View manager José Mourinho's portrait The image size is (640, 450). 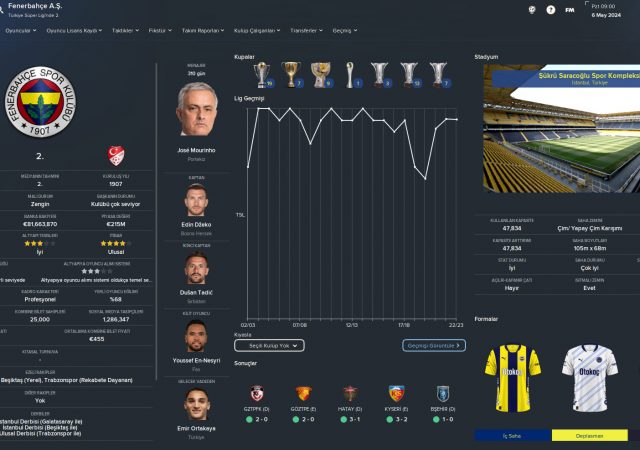pos(196,109)
